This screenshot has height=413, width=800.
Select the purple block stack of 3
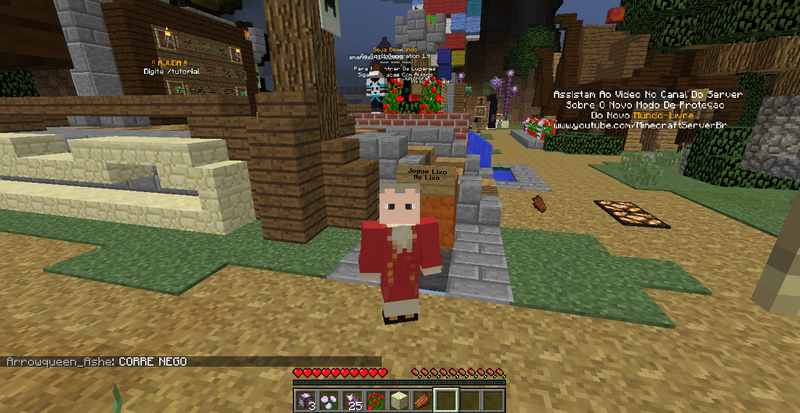coord(304,400)
